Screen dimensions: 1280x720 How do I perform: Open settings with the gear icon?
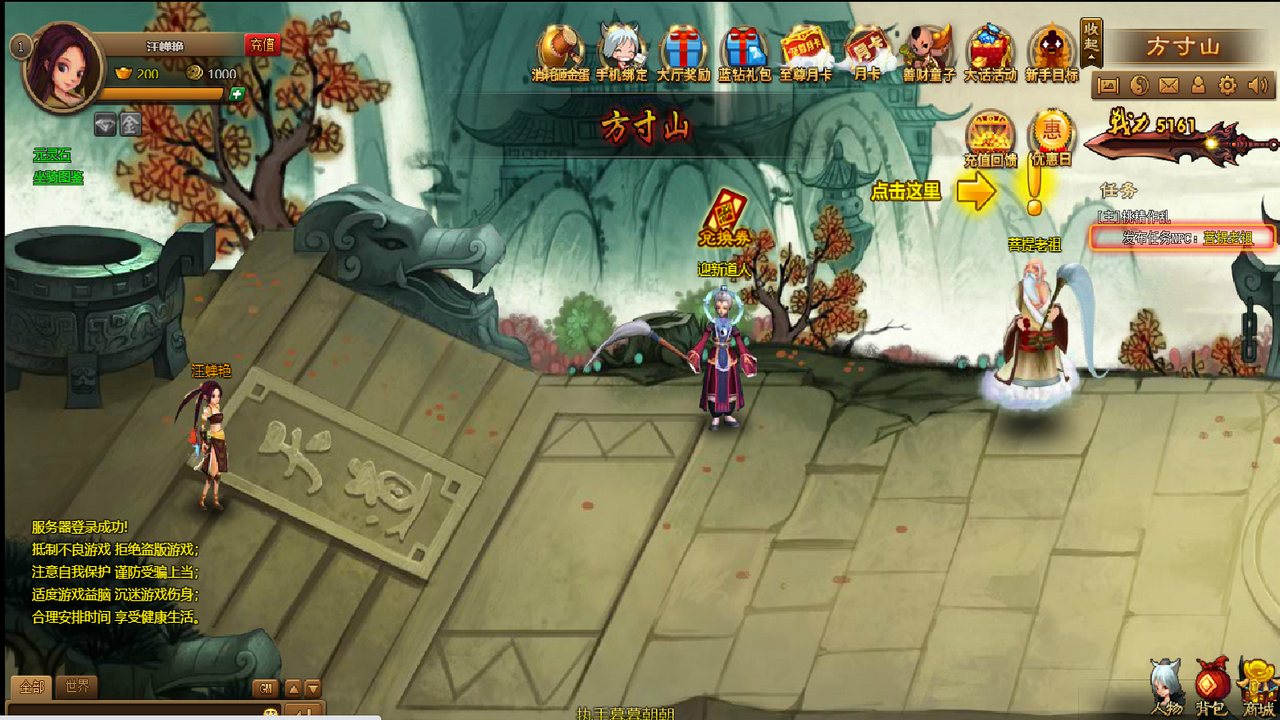point(1227,86)
